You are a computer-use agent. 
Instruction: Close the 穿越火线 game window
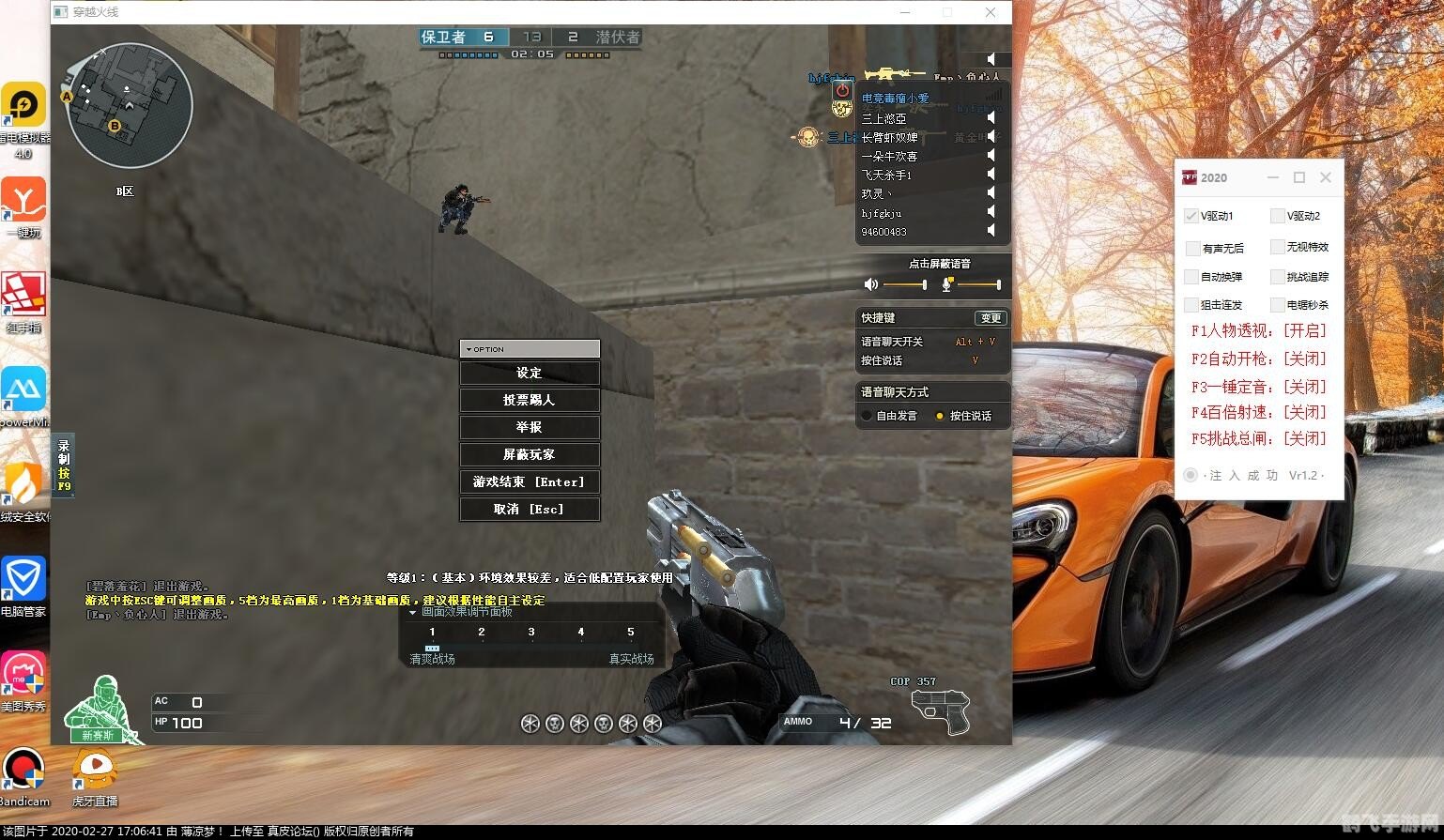tap(991, 12)
